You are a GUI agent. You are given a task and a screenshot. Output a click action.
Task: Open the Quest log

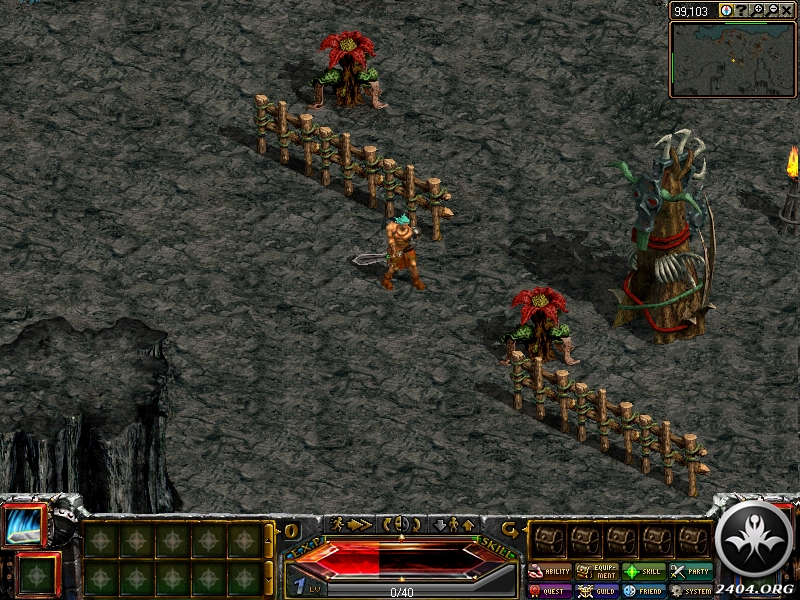(549, 591)
